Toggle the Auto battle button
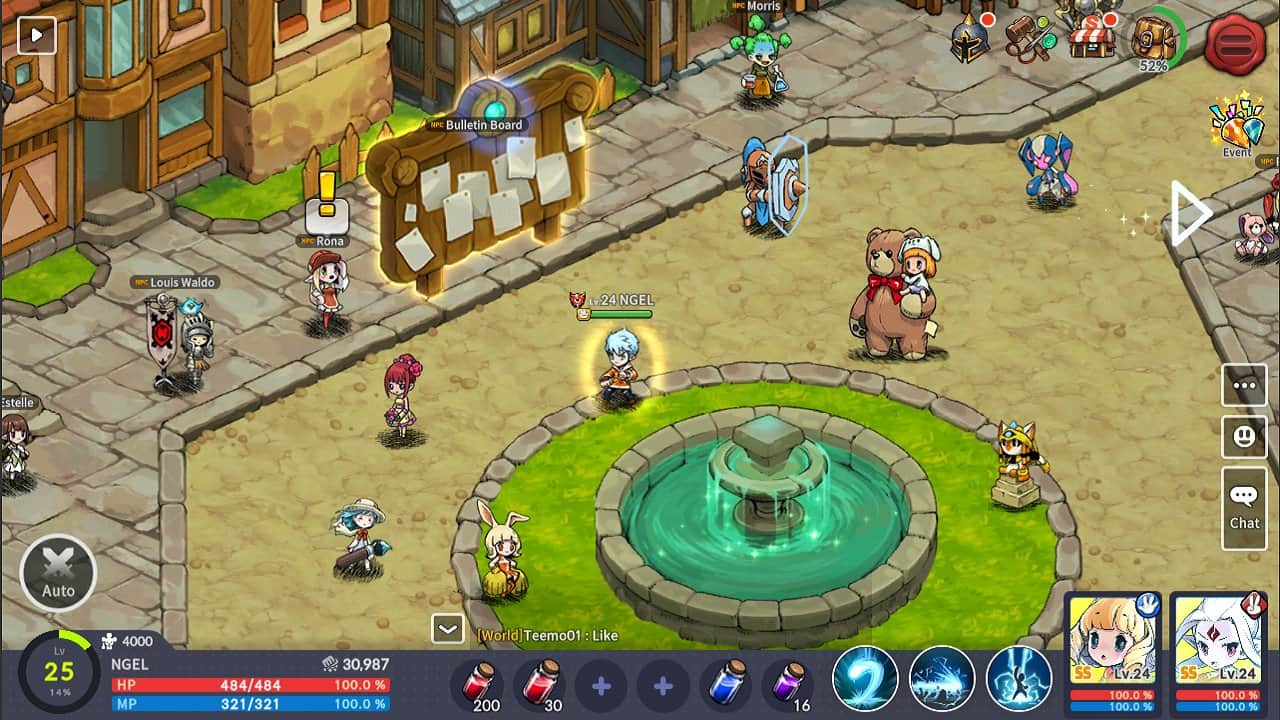 tap(58, 573)
